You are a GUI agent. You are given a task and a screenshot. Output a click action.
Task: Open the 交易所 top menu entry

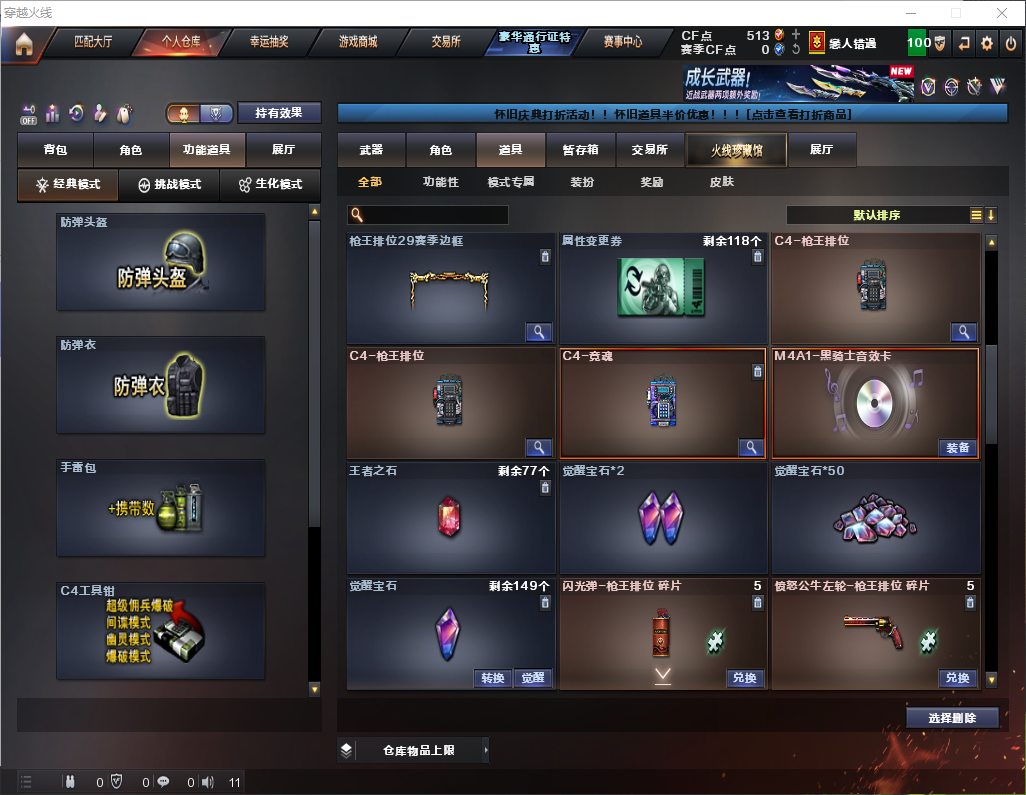pos(446,43)
